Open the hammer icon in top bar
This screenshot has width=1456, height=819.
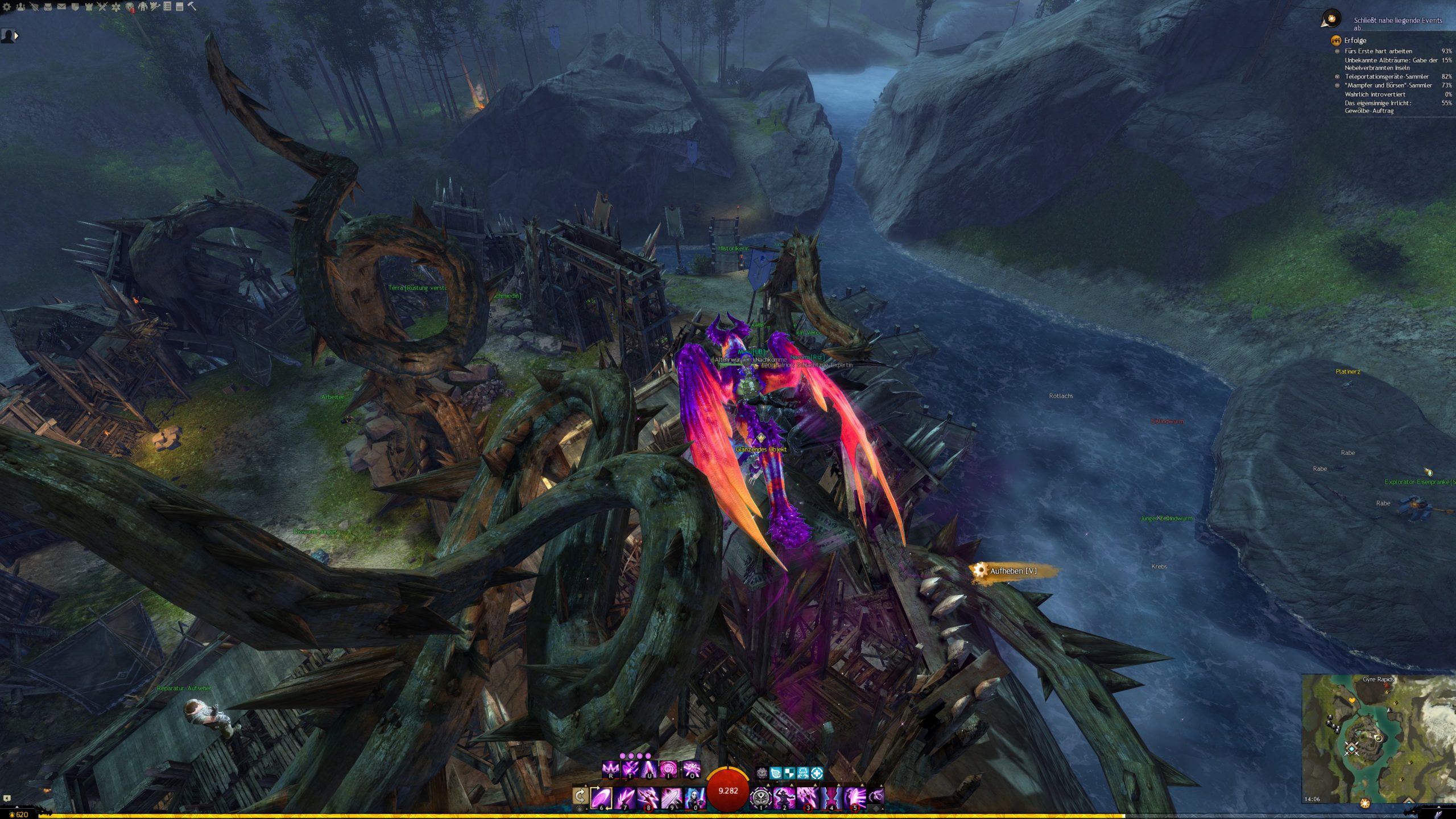192,7
